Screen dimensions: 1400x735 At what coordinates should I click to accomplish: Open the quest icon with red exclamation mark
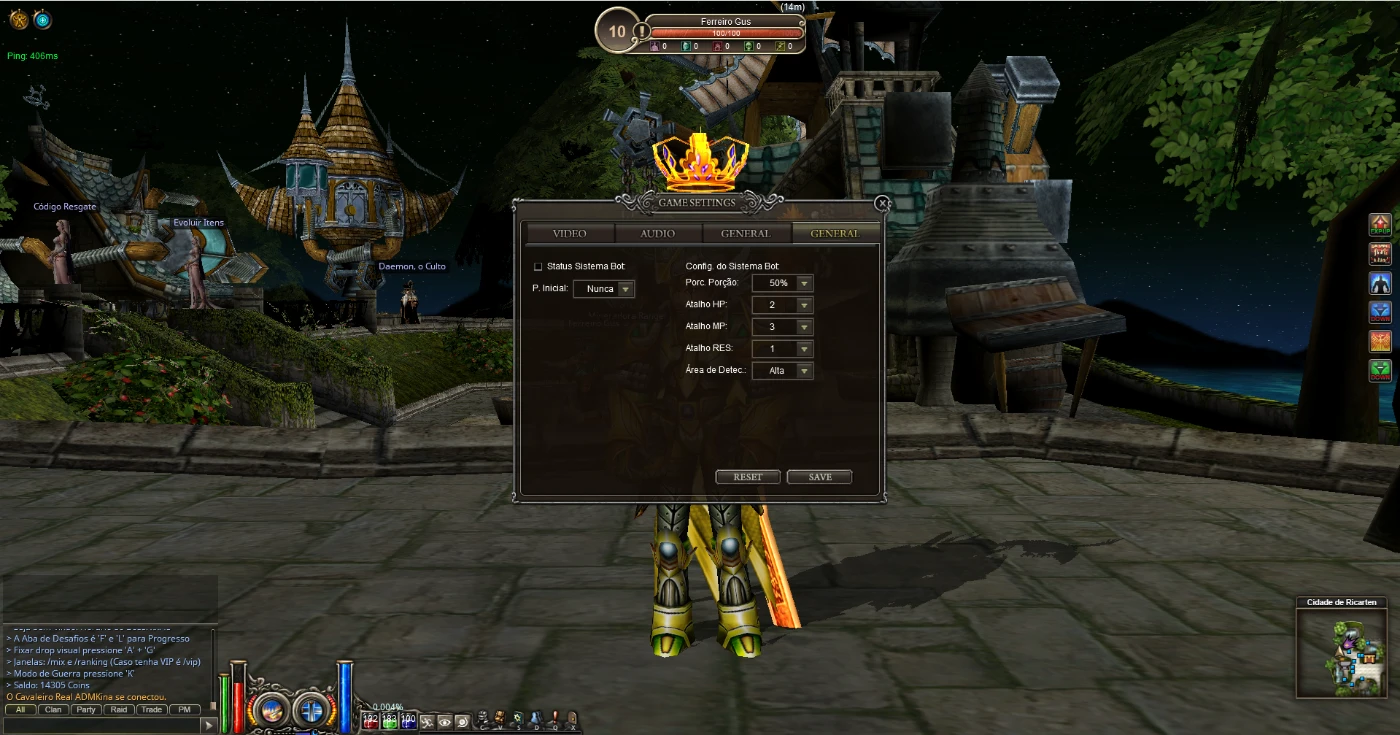555,719
